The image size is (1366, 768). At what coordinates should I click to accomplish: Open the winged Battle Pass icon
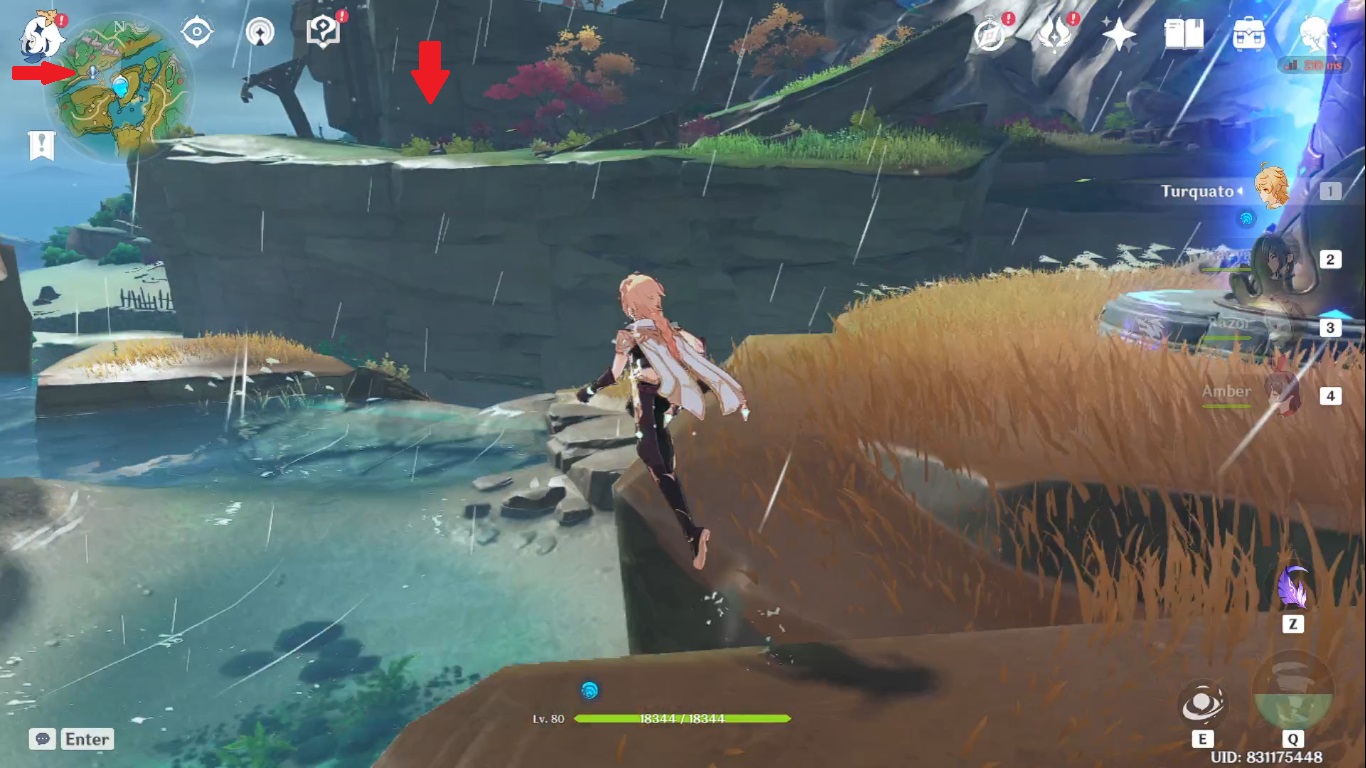point(1054,35)
